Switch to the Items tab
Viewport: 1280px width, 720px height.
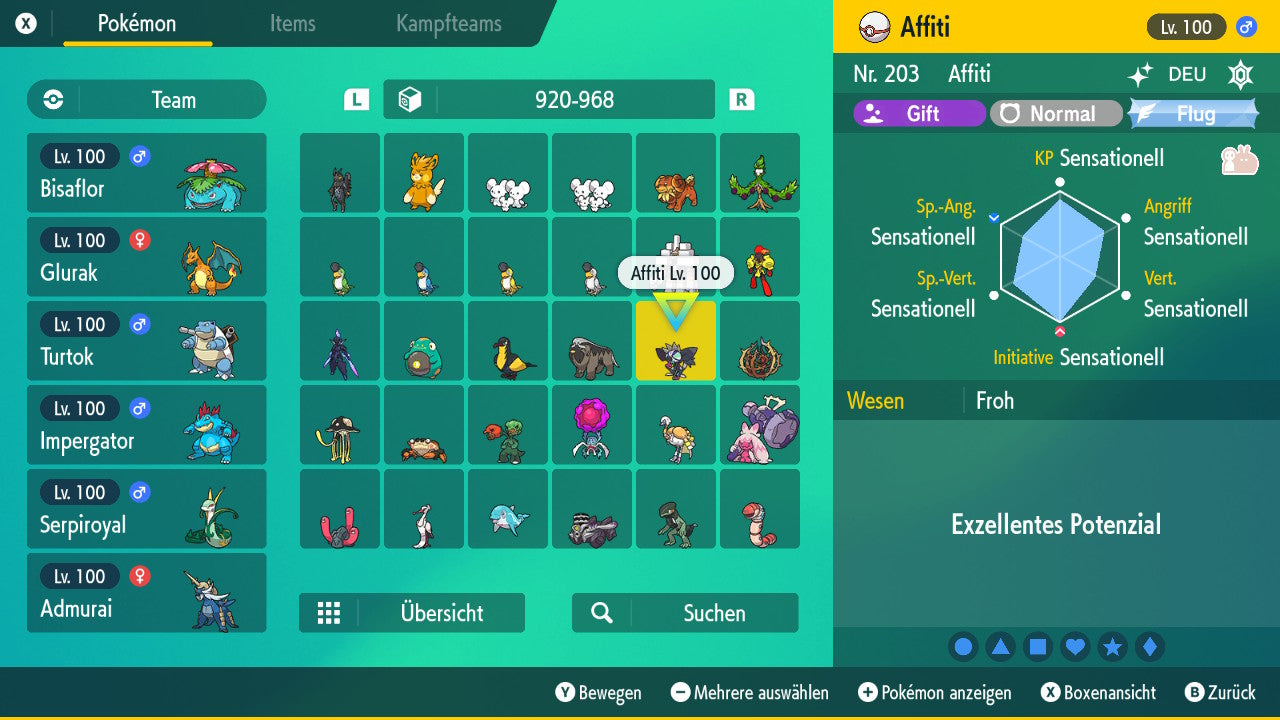pyautogui.click(x=292, y=25)
